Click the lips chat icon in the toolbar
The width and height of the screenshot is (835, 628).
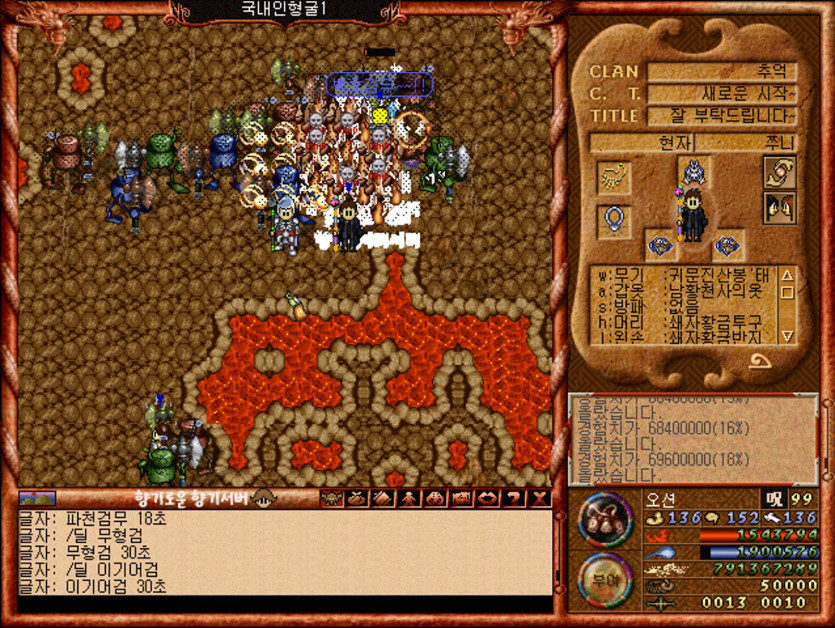pos(488,498)
